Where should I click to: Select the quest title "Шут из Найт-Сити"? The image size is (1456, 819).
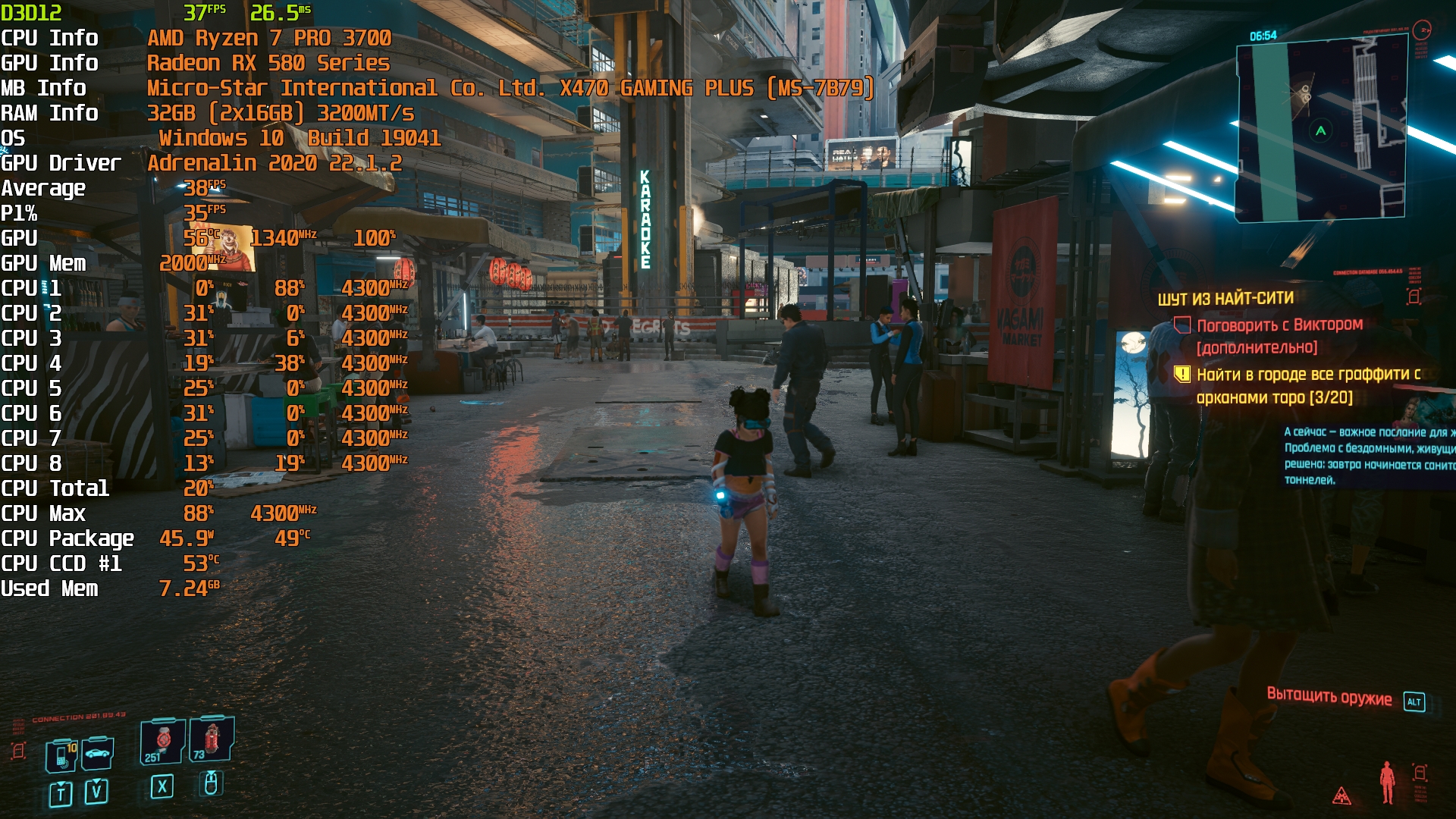coord(1225,299)
